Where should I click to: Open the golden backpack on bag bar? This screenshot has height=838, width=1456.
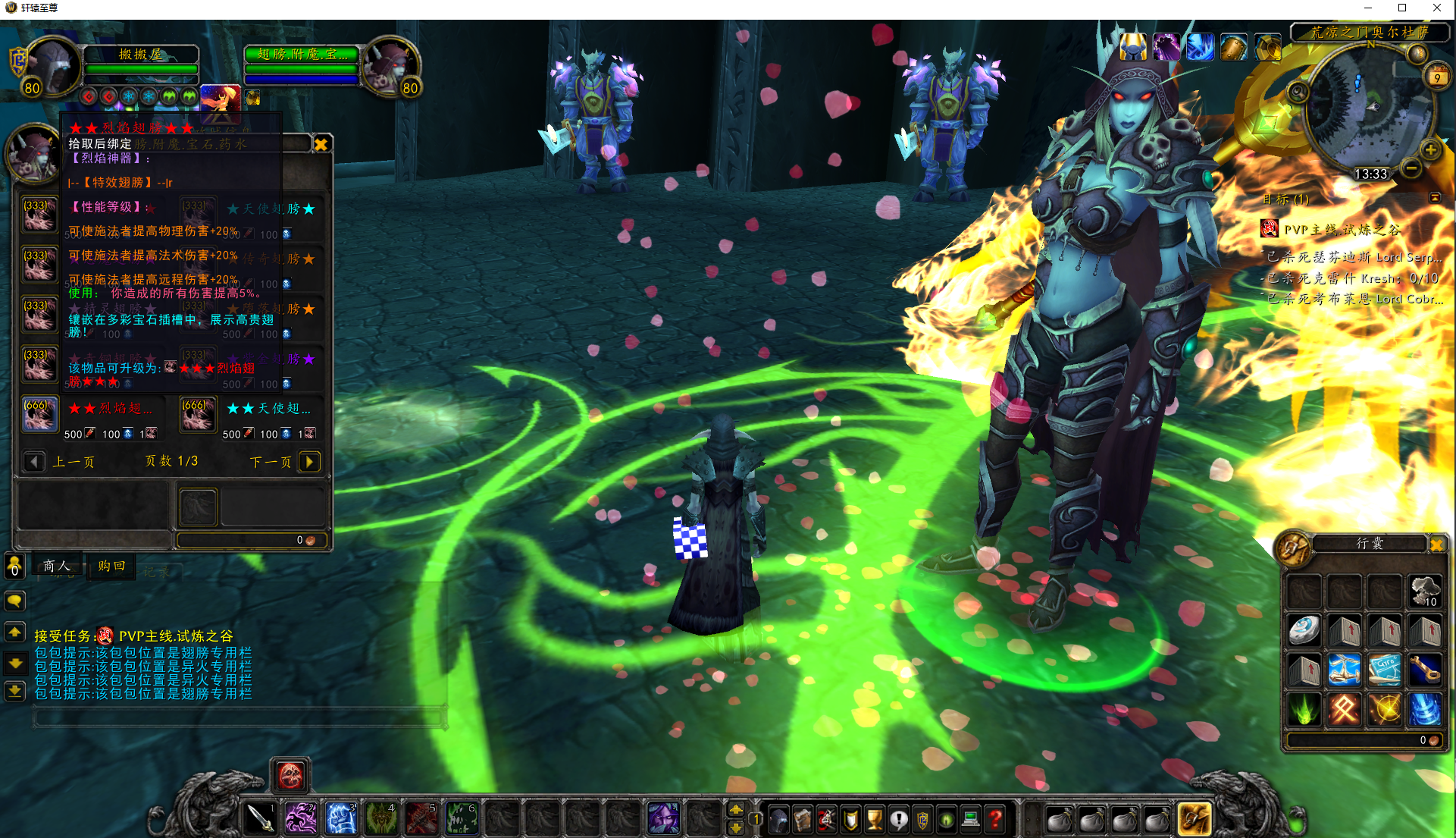(1193, 819)
